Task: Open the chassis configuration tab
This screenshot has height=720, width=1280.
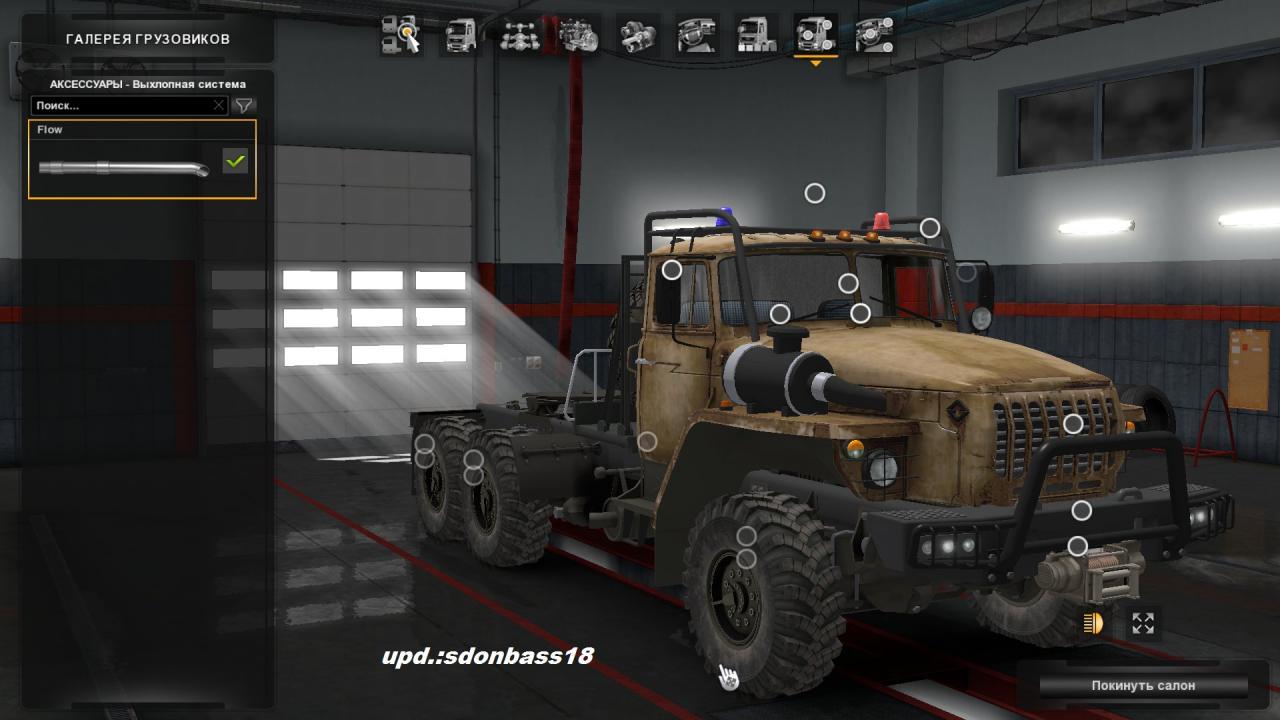Action: tap(519, 36)
